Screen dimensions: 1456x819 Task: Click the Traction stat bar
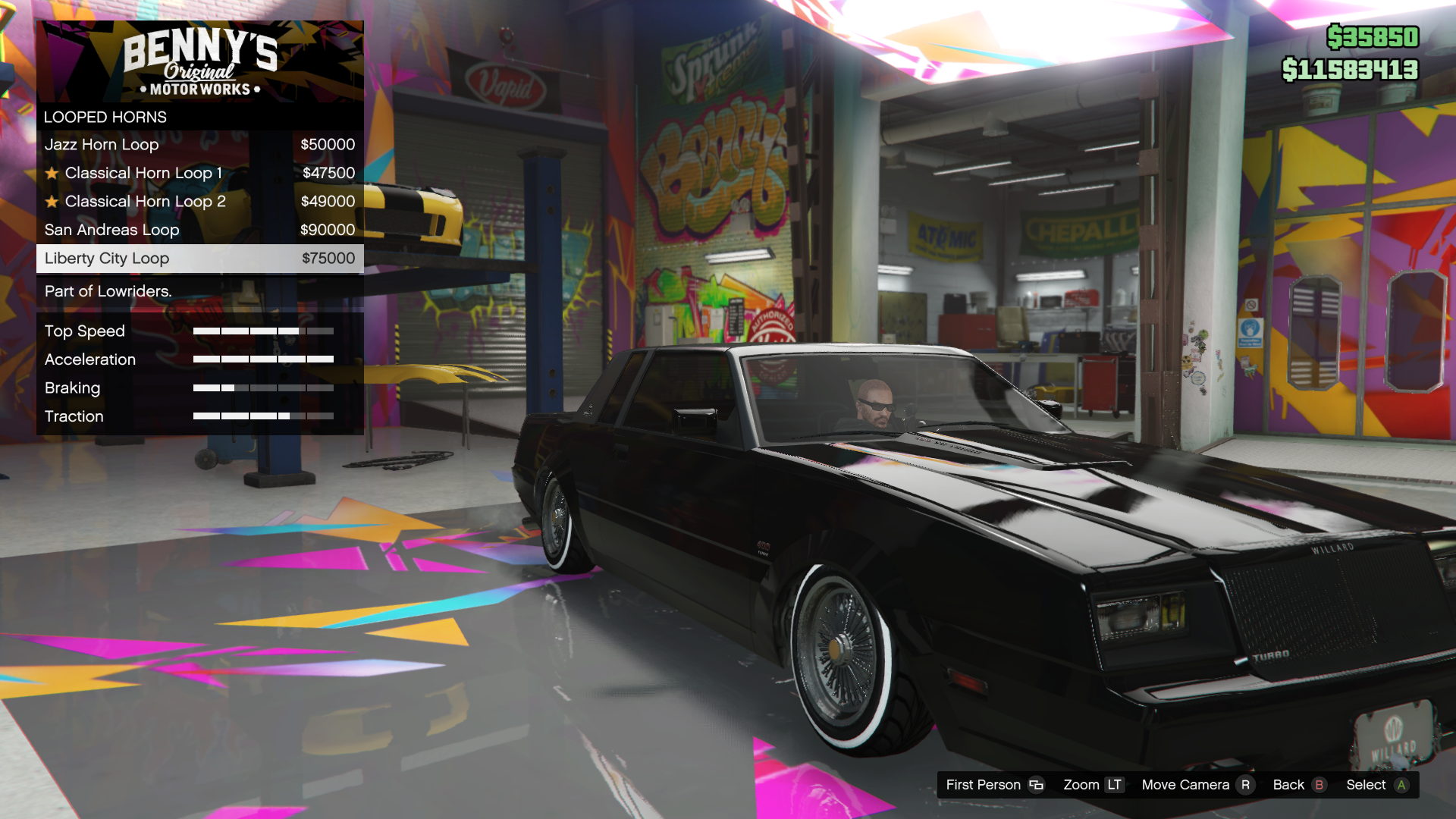(x=264, y=416)
